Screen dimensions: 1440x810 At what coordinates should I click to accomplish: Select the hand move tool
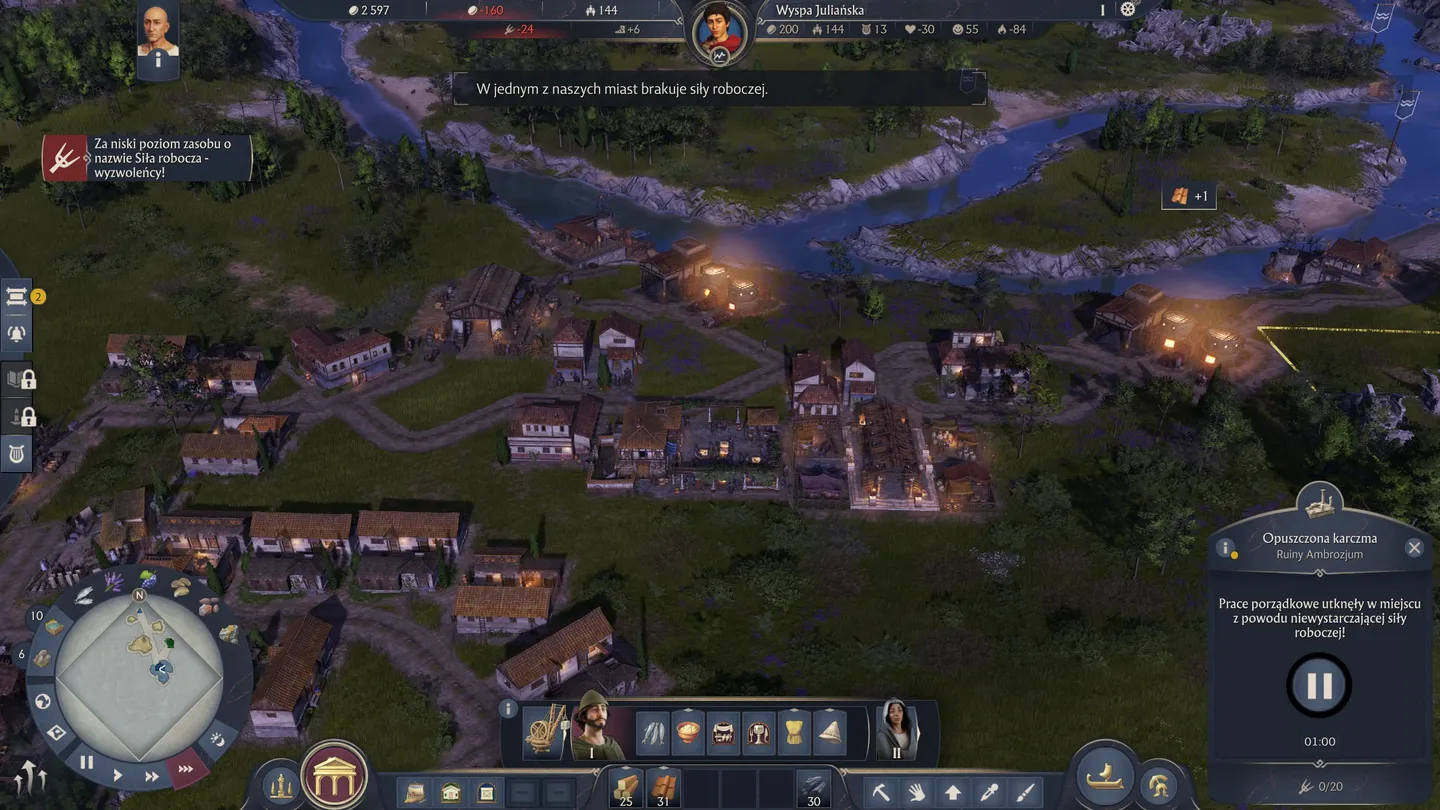pyautogui.click(x=917, y=792)
